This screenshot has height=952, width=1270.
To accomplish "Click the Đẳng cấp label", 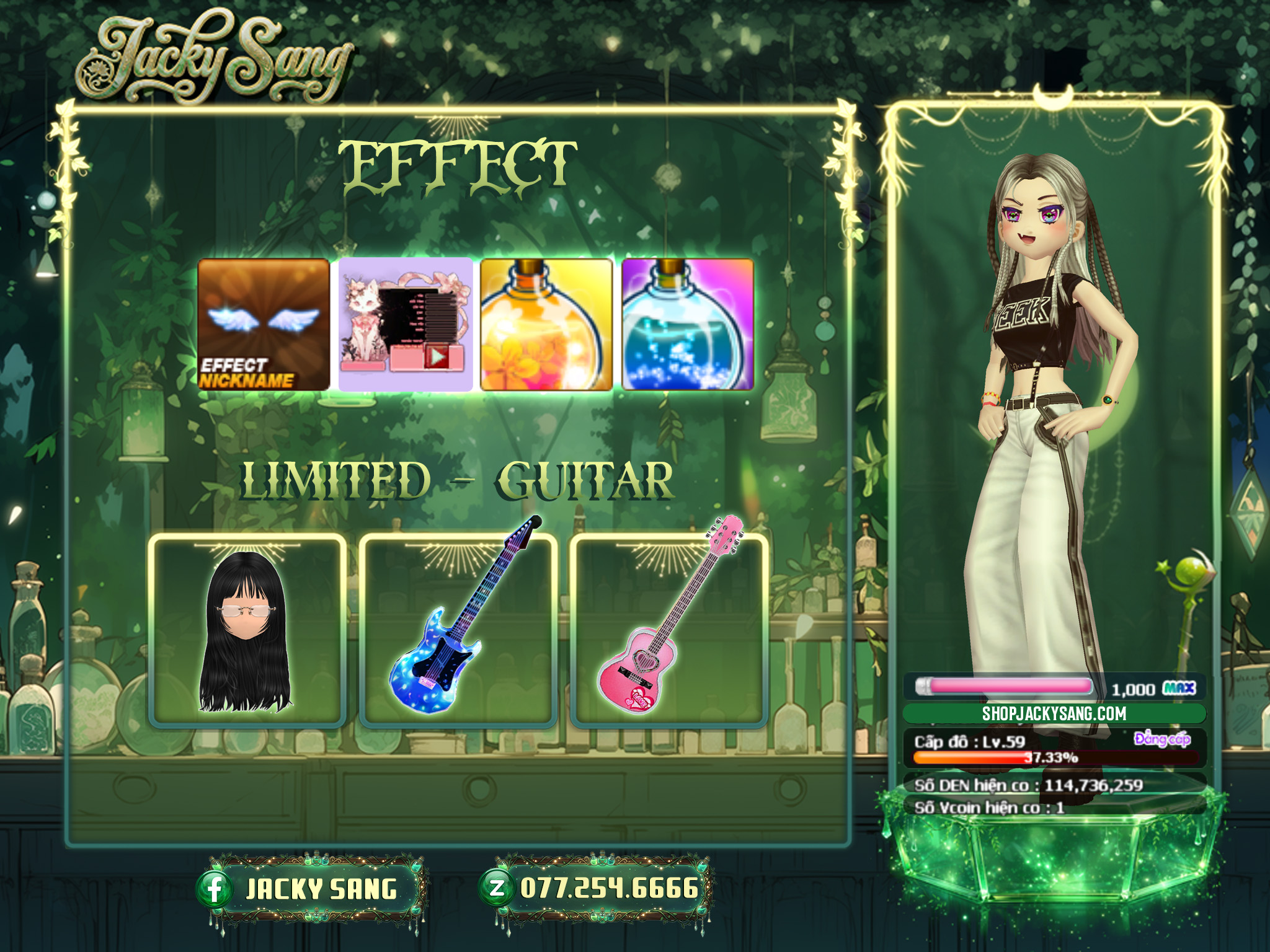I will click(1161, 739).
